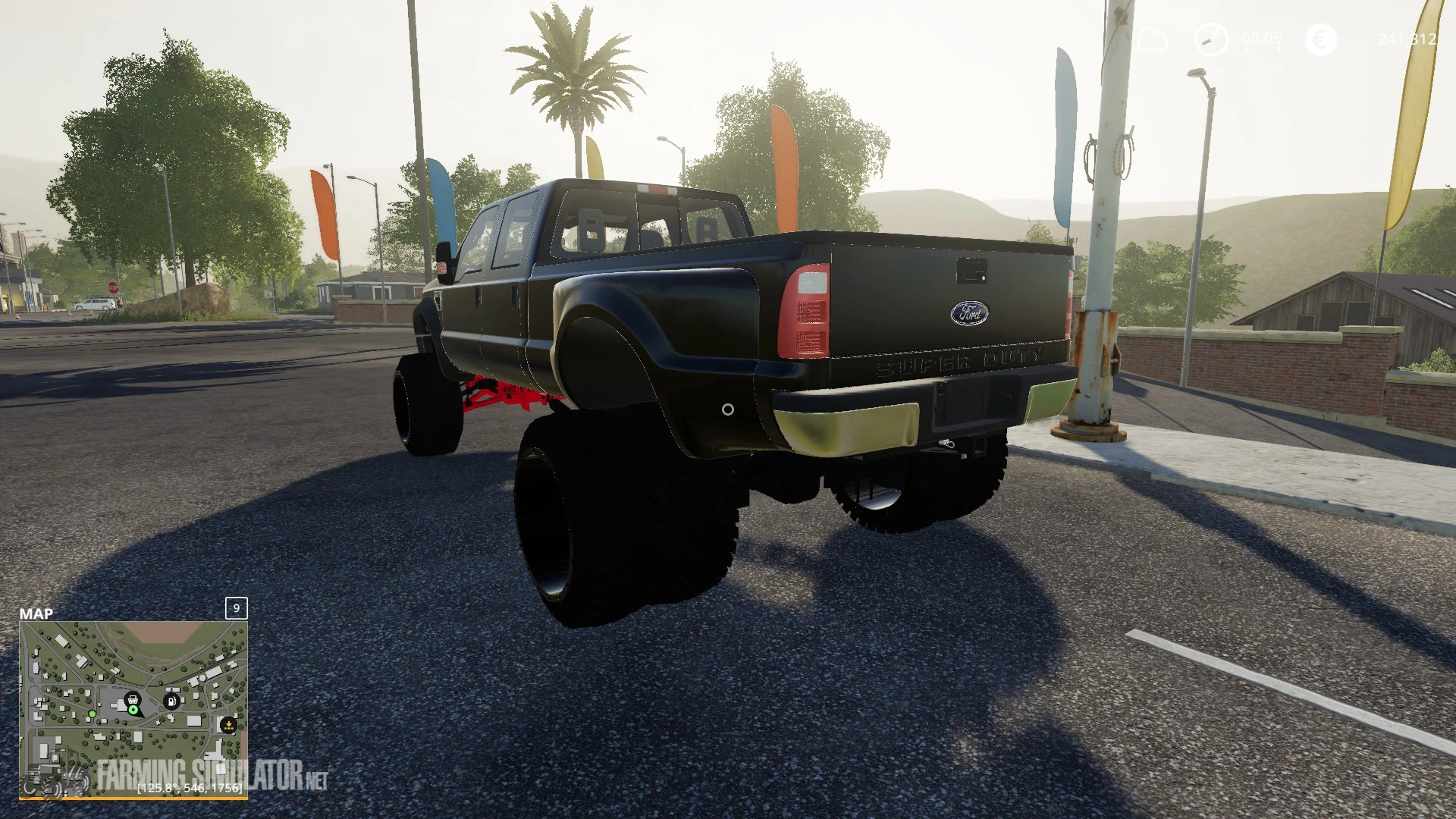Click the sell point marker on the minimap

pos(229,725)
